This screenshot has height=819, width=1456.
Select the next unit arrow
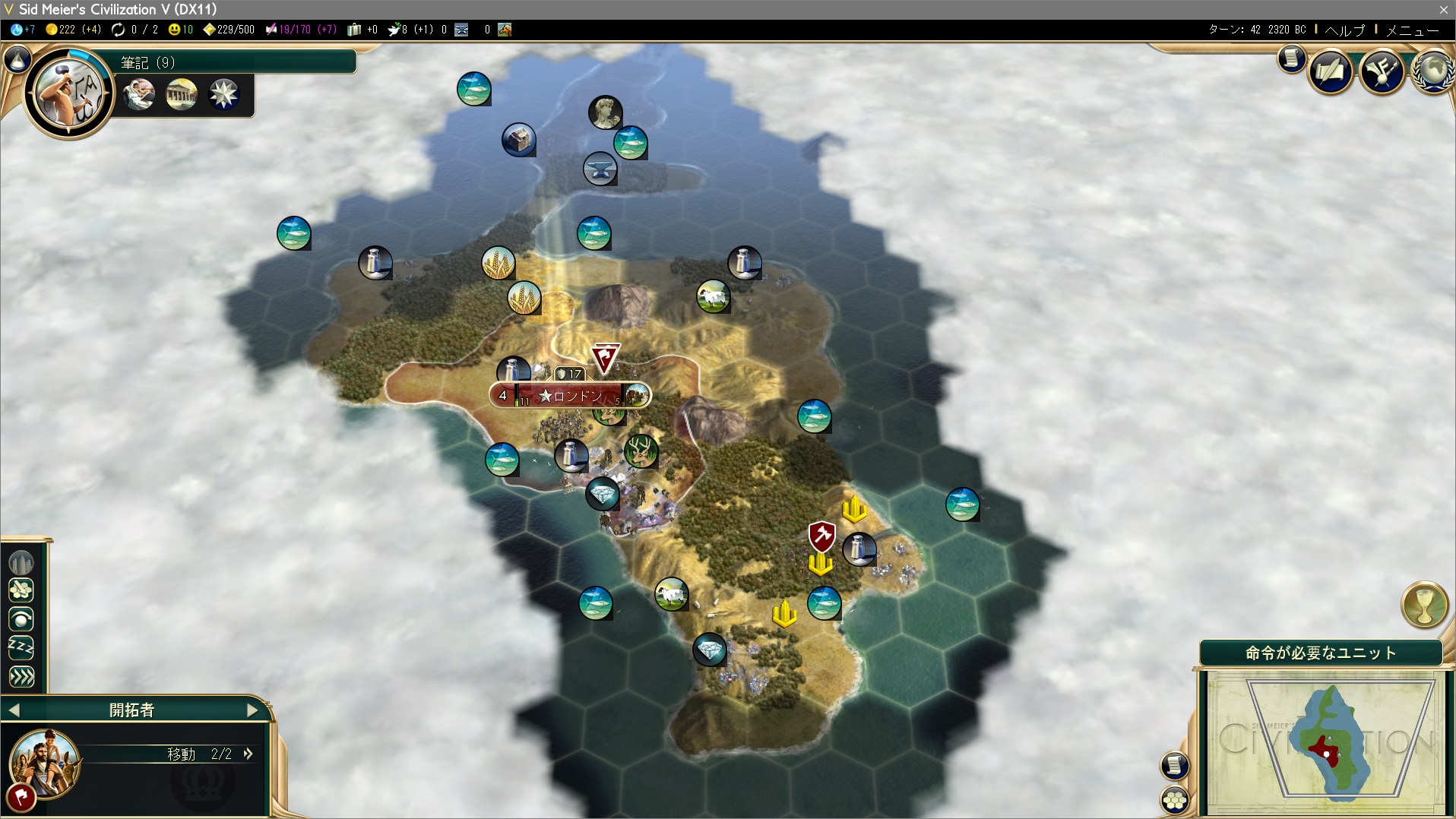tap(253, 710)
